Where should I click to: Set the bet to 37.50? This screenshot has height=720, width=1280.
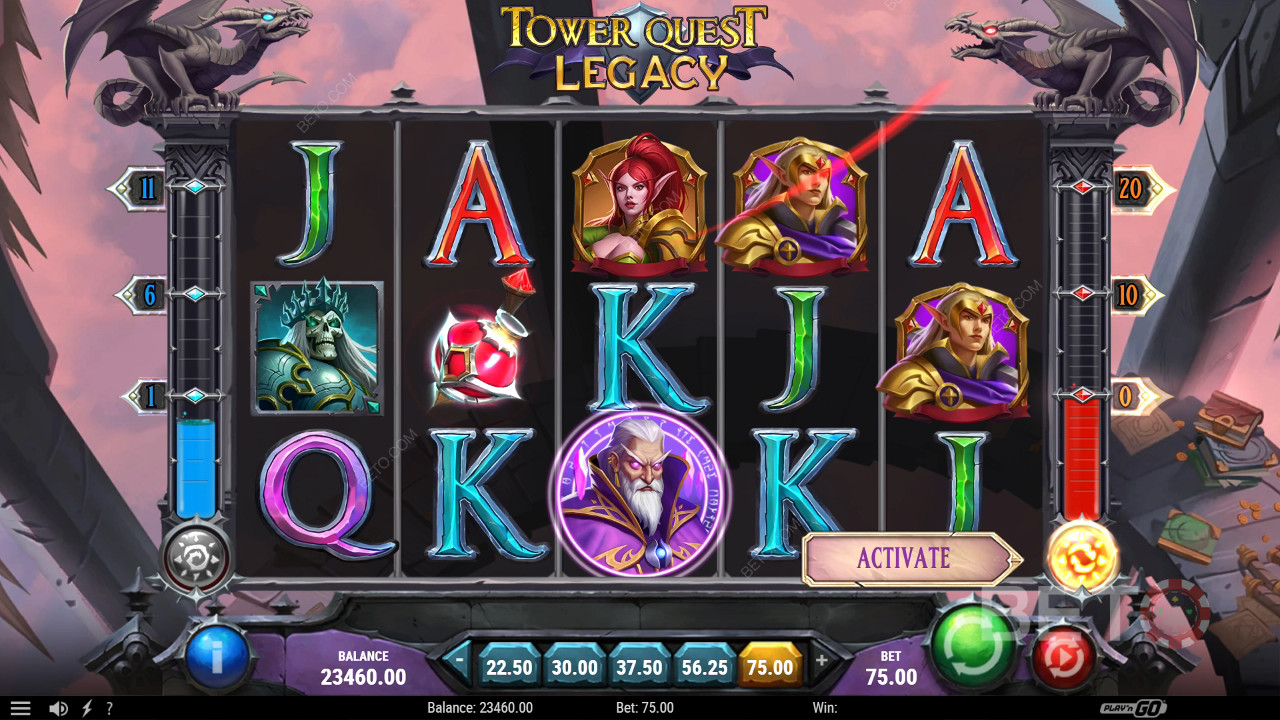(x=638, y=667)
